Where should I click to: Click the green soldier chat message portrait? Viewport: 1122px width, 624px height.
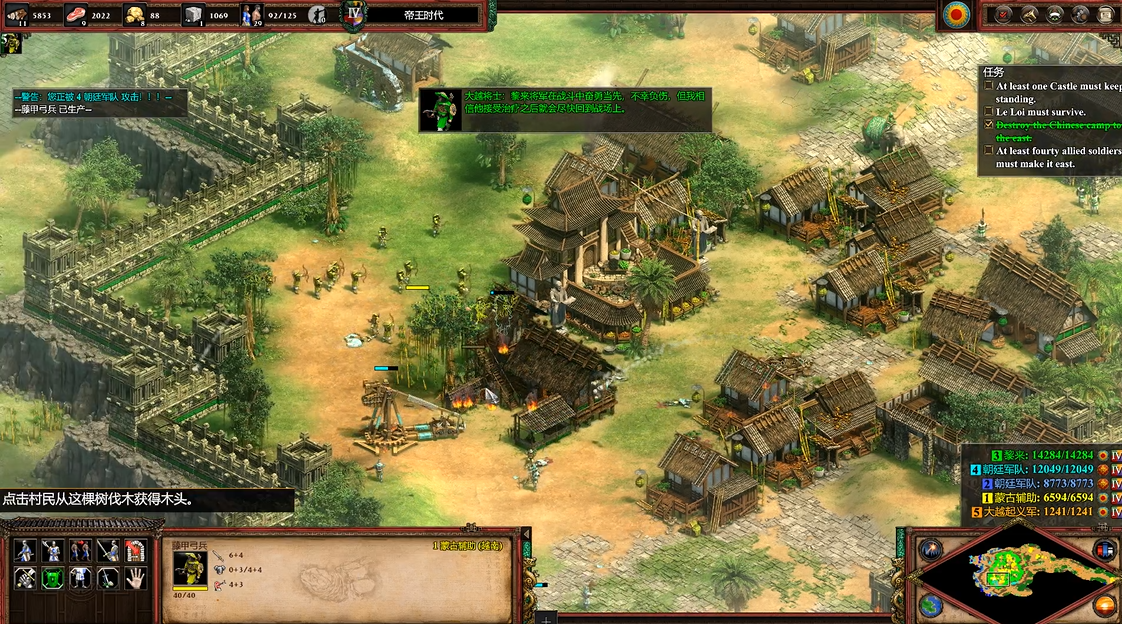coord(439,108)
